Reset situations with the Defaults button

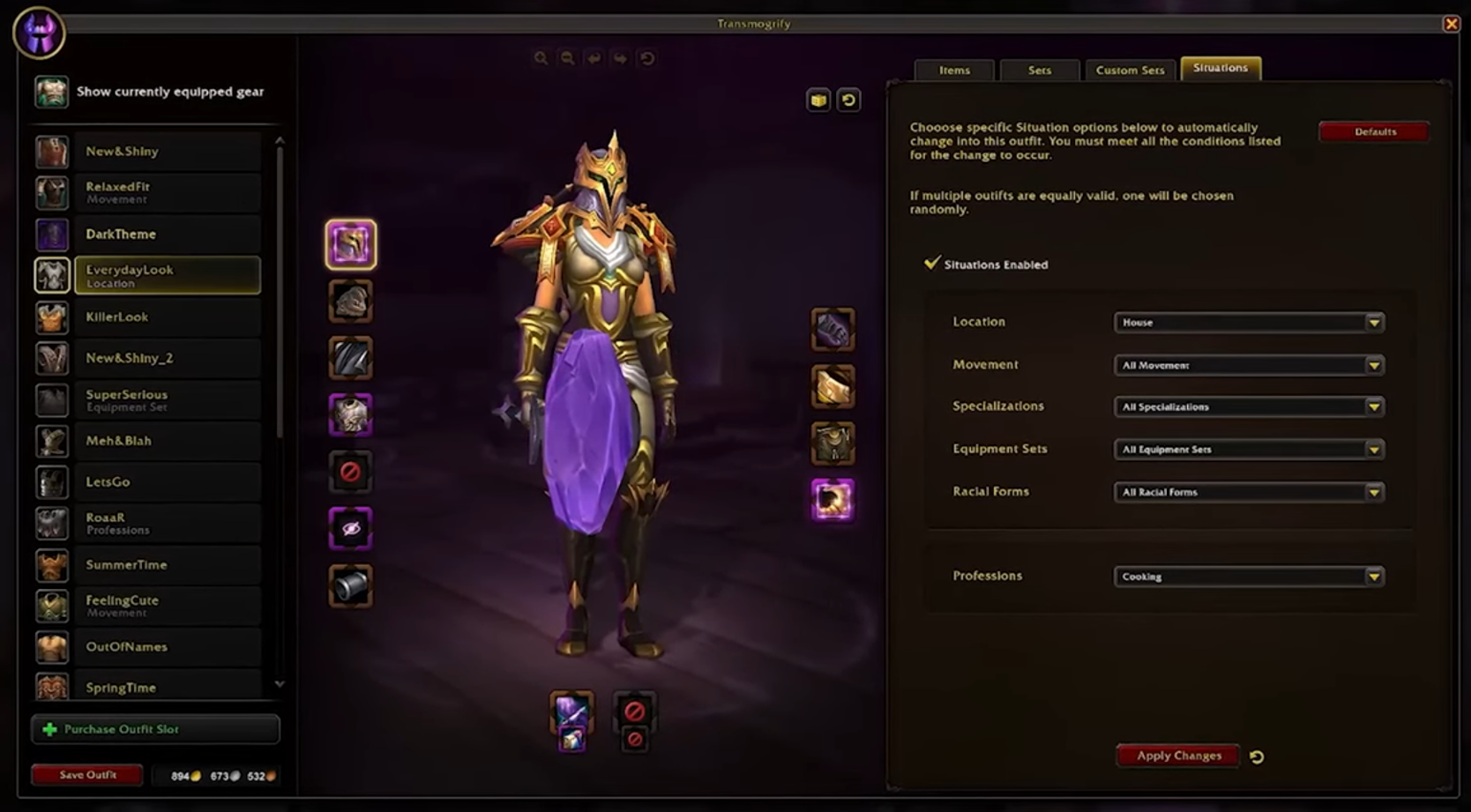click(x=1374, y=131)
